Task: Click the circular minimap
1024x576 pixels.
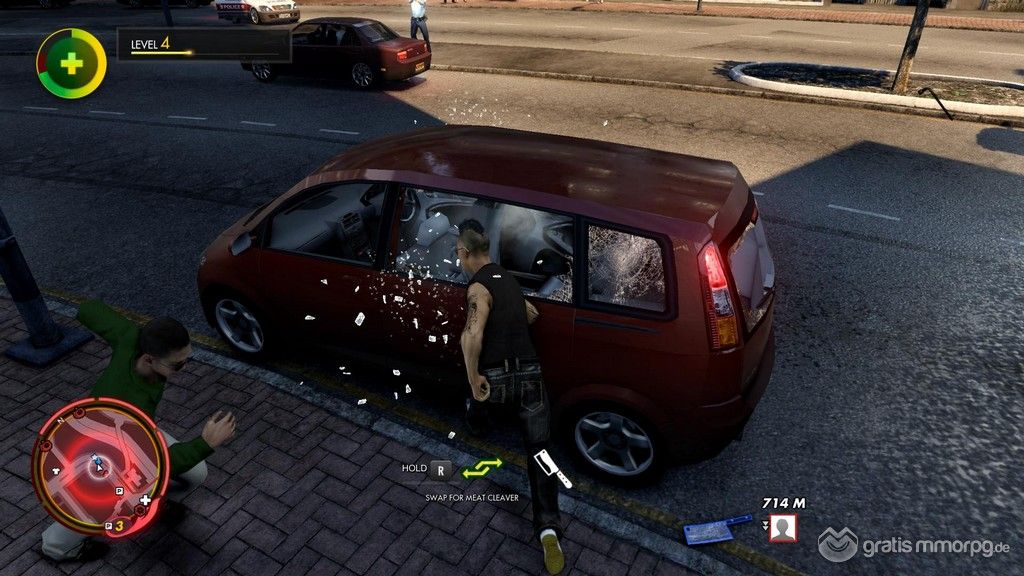Action: [x=99, y=467]
